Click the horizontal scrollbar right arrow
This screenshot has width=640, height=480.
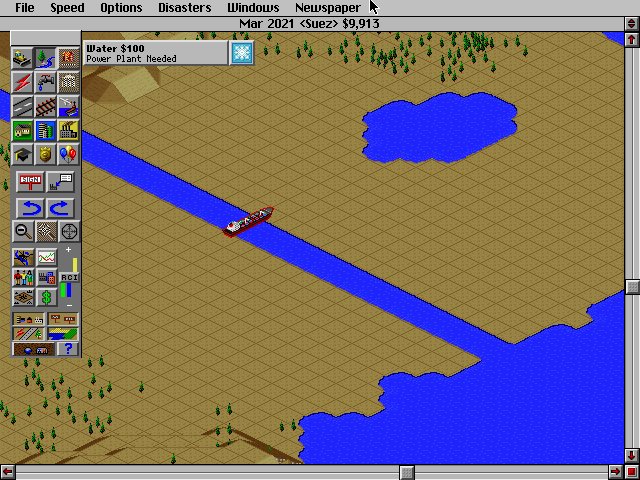pos(615,472)
